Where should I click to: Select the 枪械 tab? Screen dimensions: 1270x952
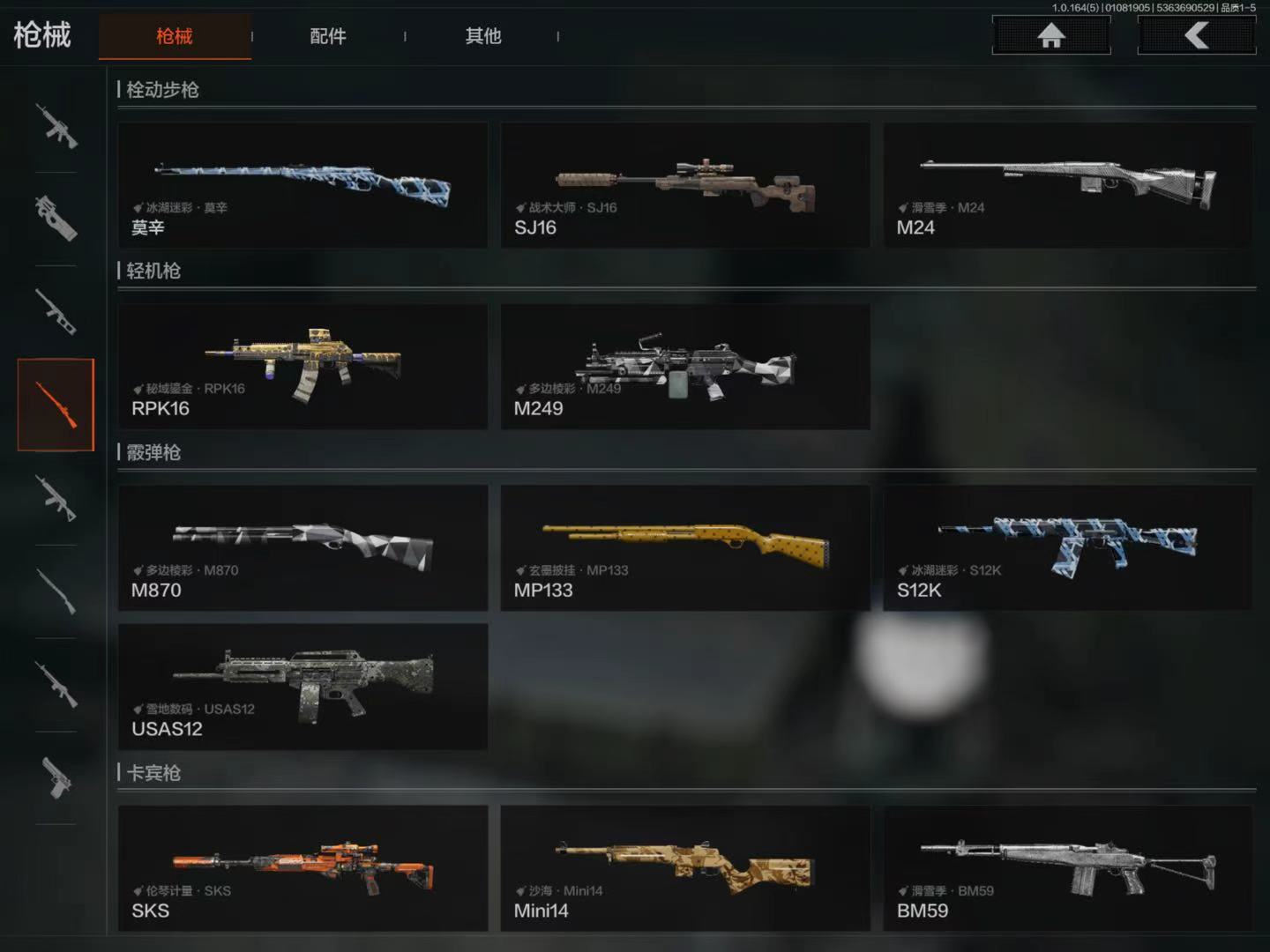tap(175, 36)
